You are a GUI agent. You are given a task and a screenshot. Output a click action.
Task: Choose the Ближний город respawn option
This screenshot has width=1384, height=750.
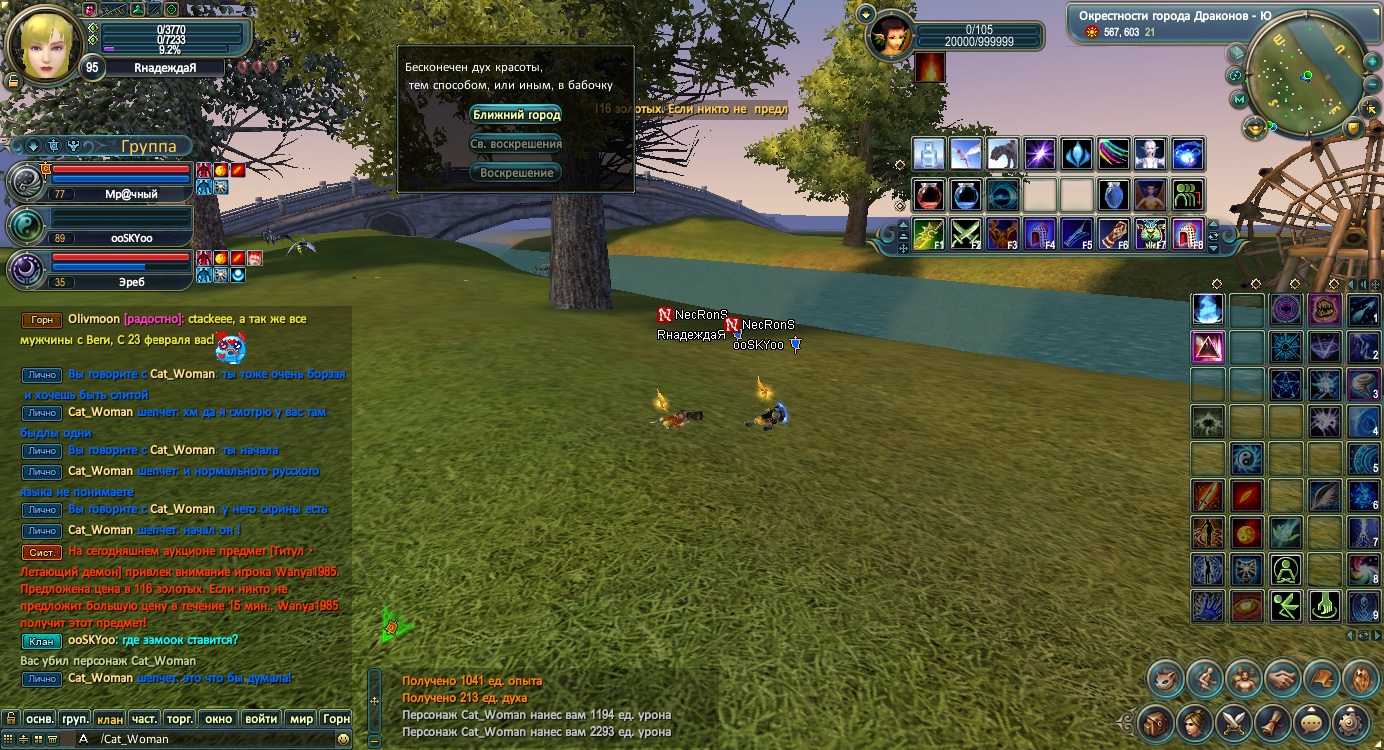(516, 115)
